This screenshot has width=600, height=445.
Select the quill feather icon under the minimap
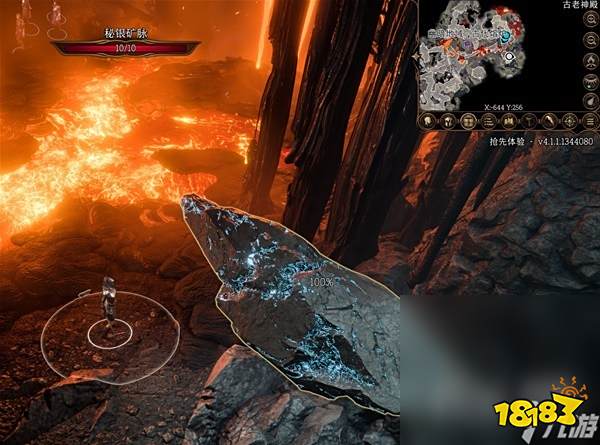click(x=549, y=119)
